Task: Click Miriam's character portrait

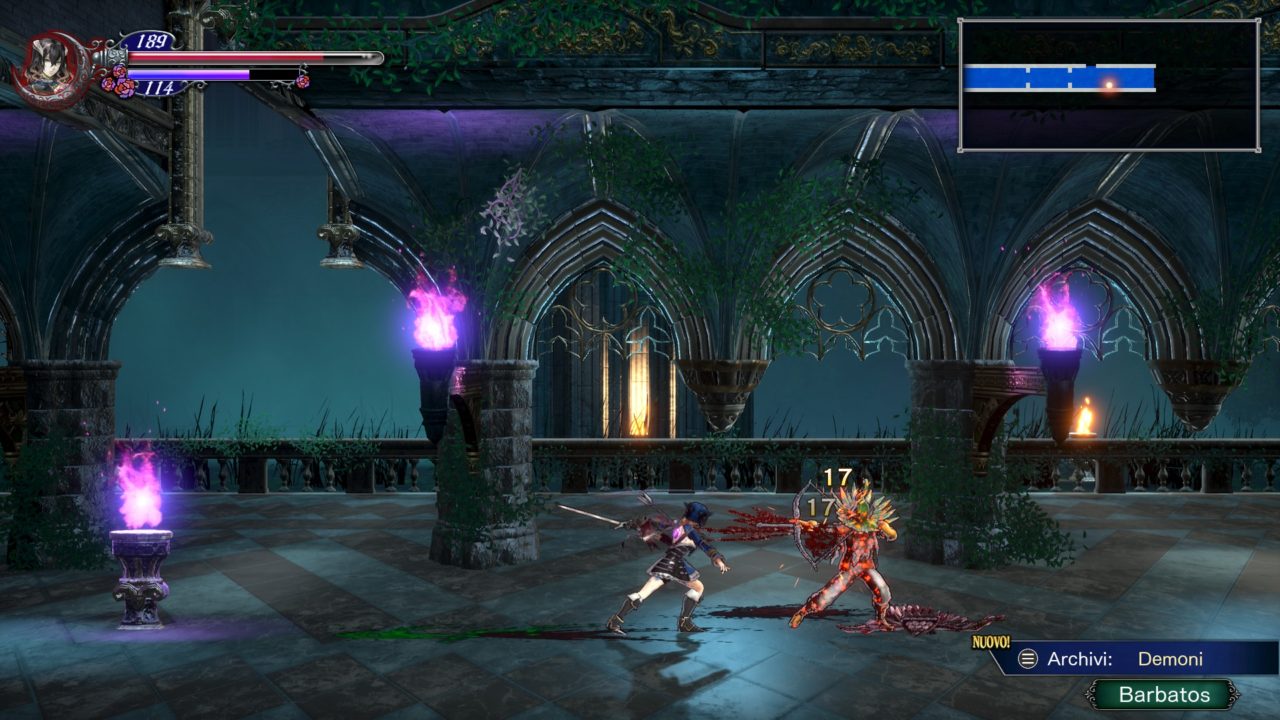Action: tap(46, 68)
